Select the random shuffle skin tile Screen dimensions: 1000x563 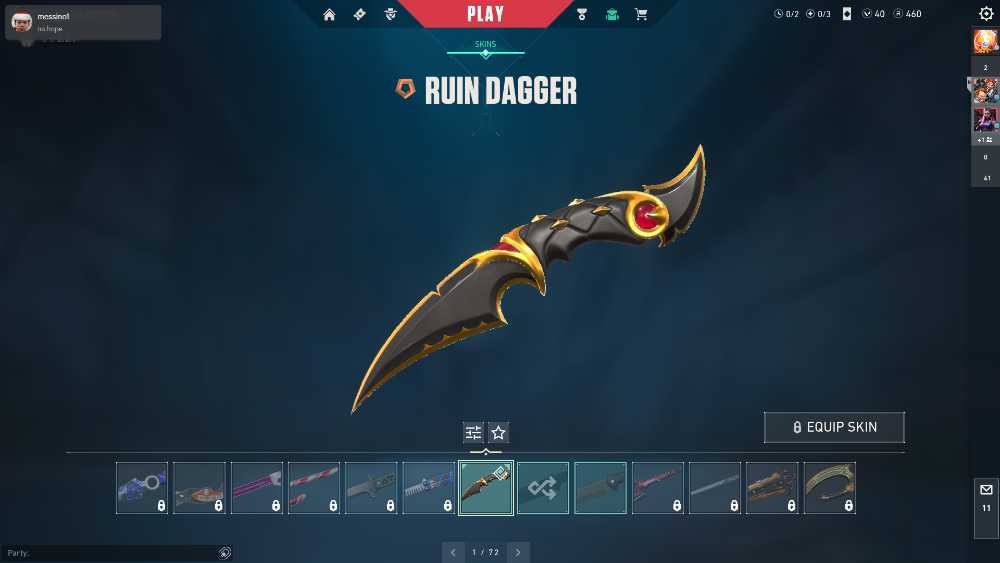click(543, 488)
